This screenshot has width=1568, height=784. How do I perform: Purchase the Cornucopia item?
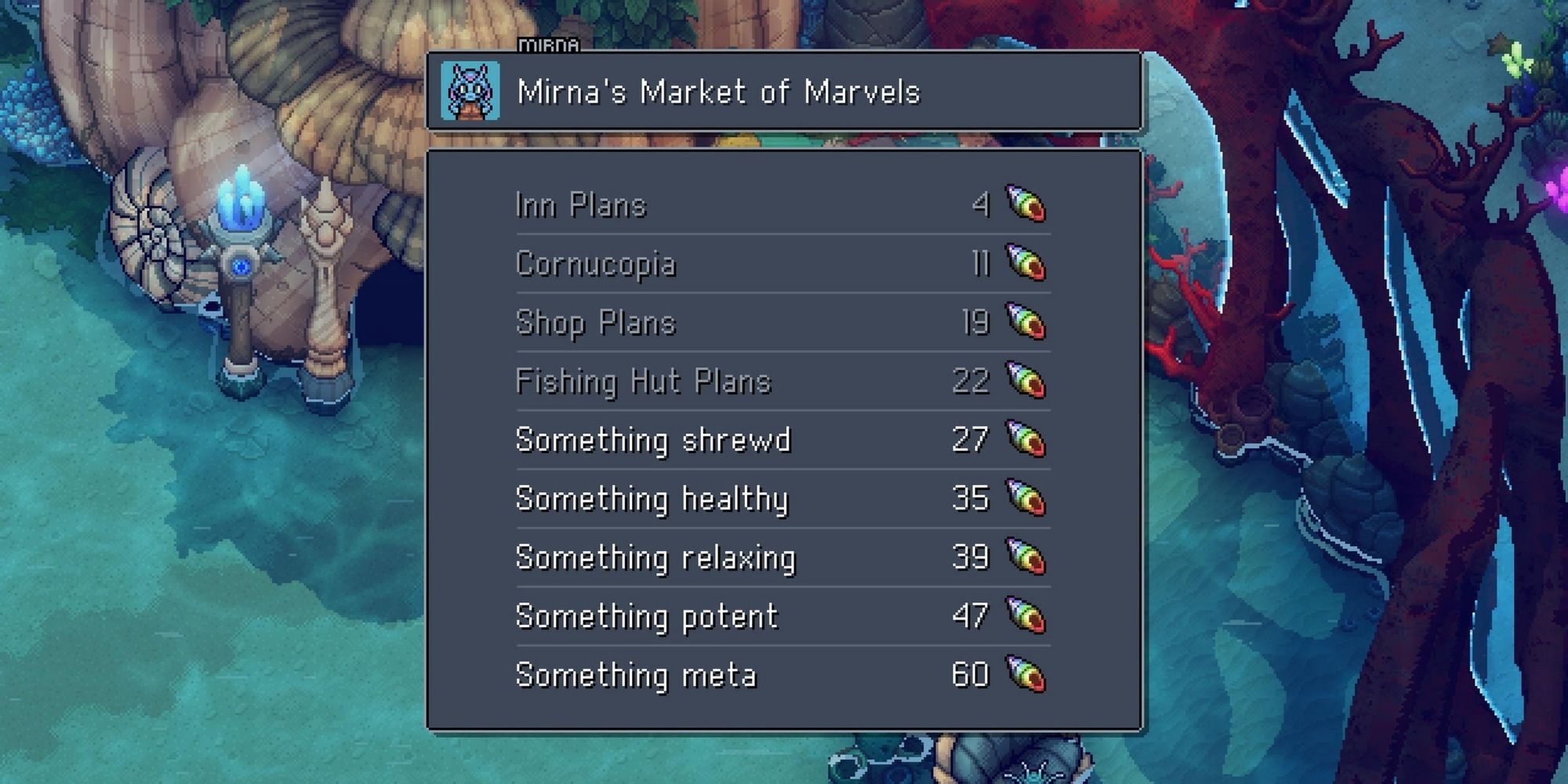[596, 264]
